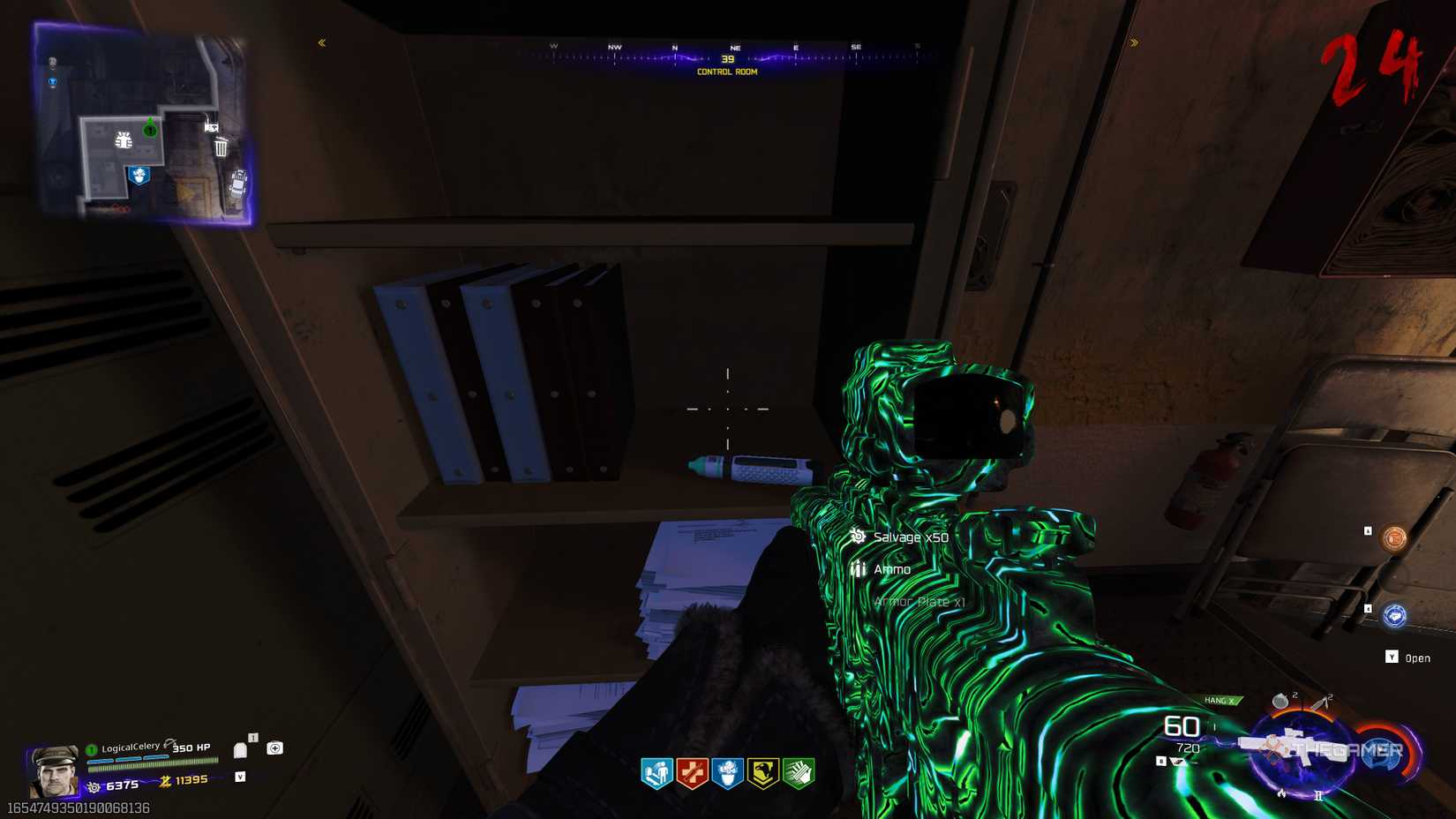Click the essence points icon beside 11395

165,781
